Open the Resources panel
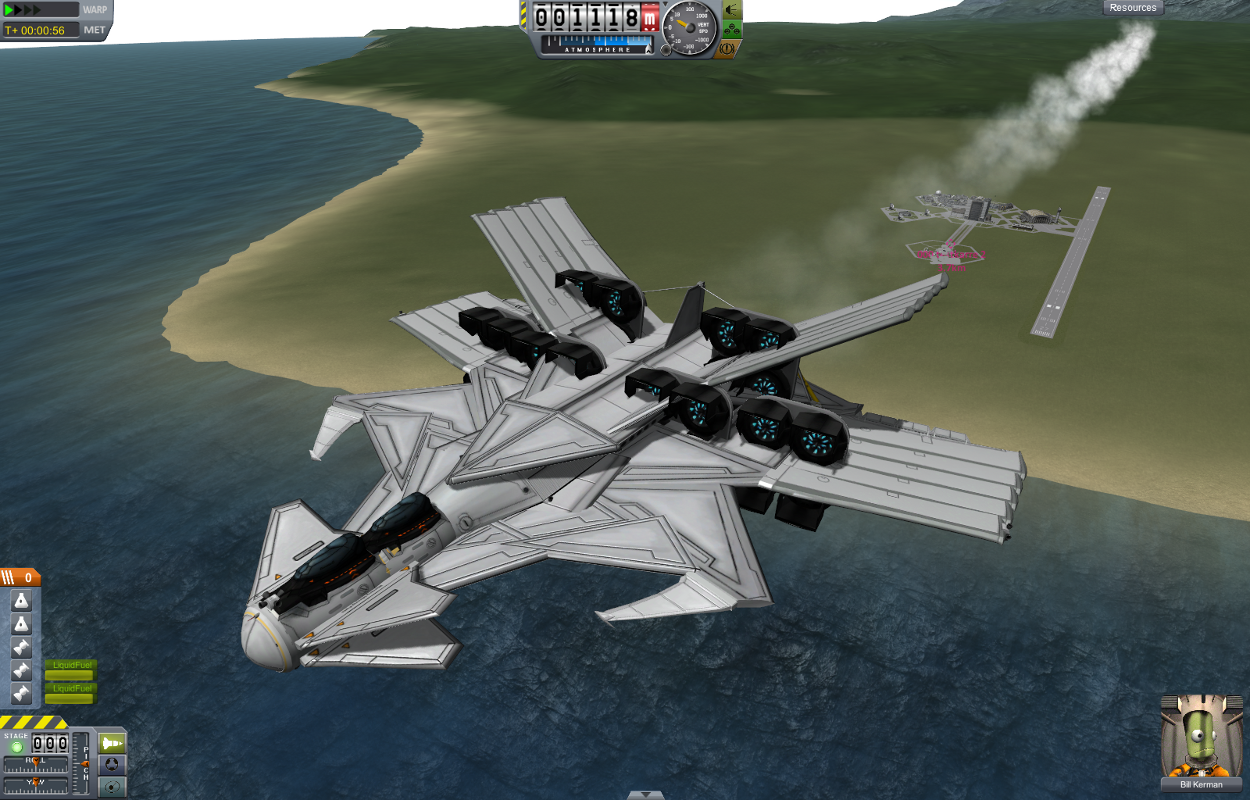Screen dimensions: 1250x800 click(x=1133, y=8)
